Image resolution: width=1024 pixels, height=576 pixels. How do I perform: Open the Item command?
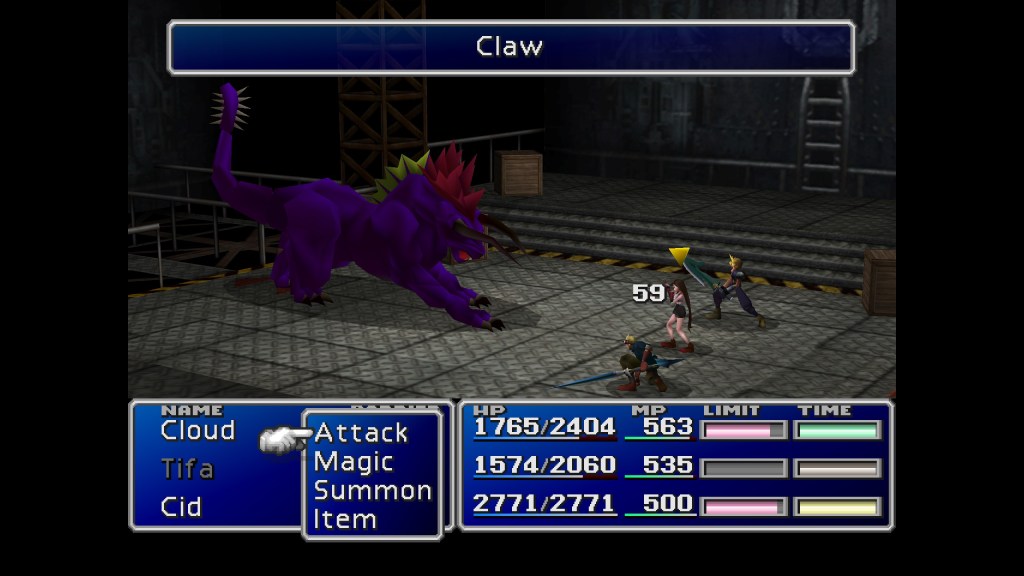tap(345, 519)
